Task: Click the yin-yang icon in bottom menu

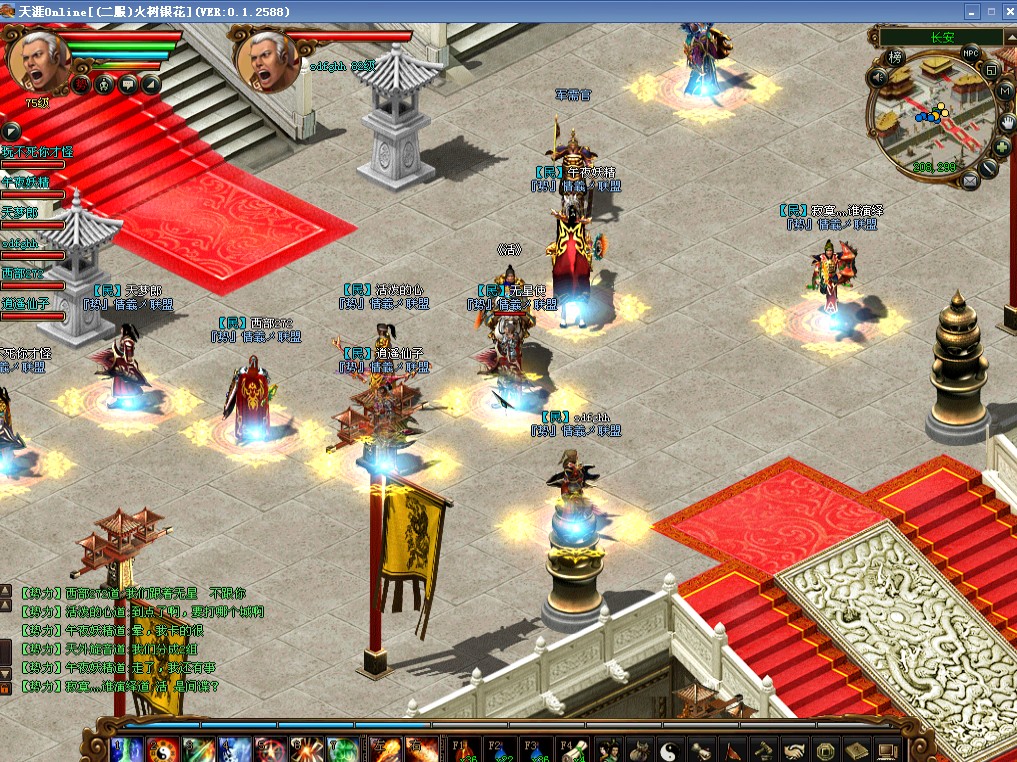Action: click(x=671, y=749)
